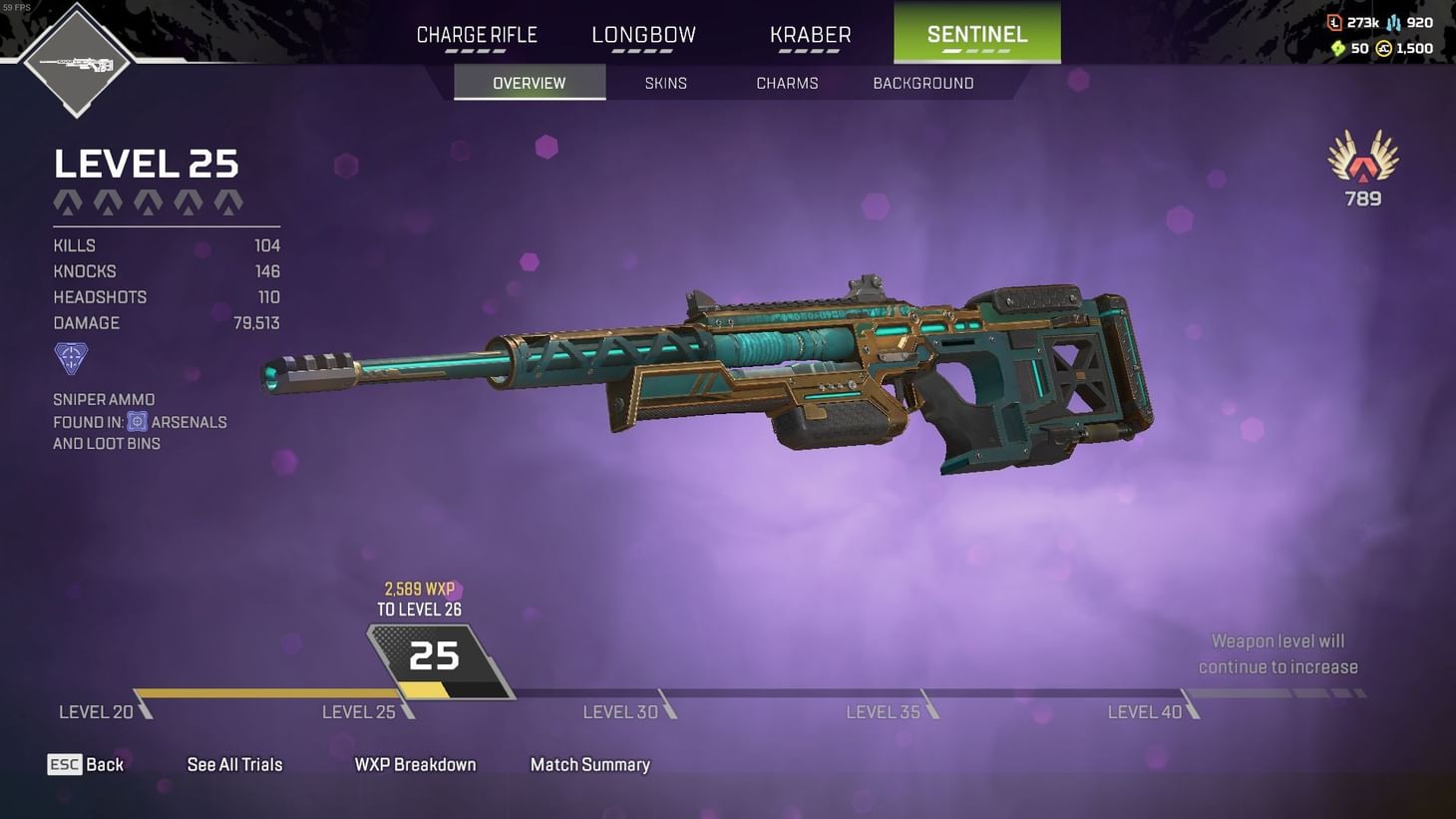Click the Legend Tokens currency icon
1456x819 pixels.
click(1335, 22)
